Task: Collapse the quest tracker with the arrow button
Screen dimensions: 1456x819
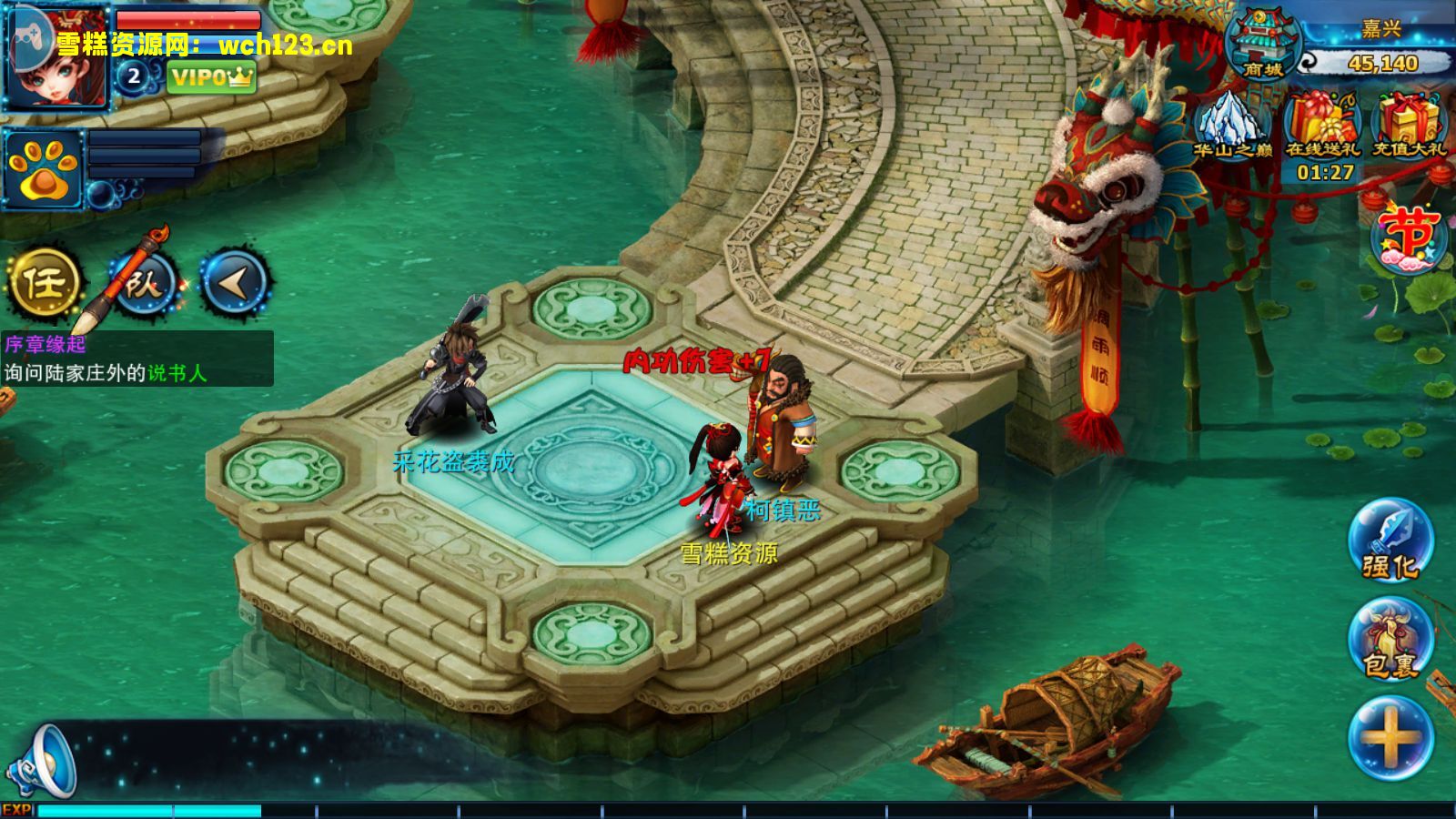Action: pyautogui.click(x=234, y=283)
